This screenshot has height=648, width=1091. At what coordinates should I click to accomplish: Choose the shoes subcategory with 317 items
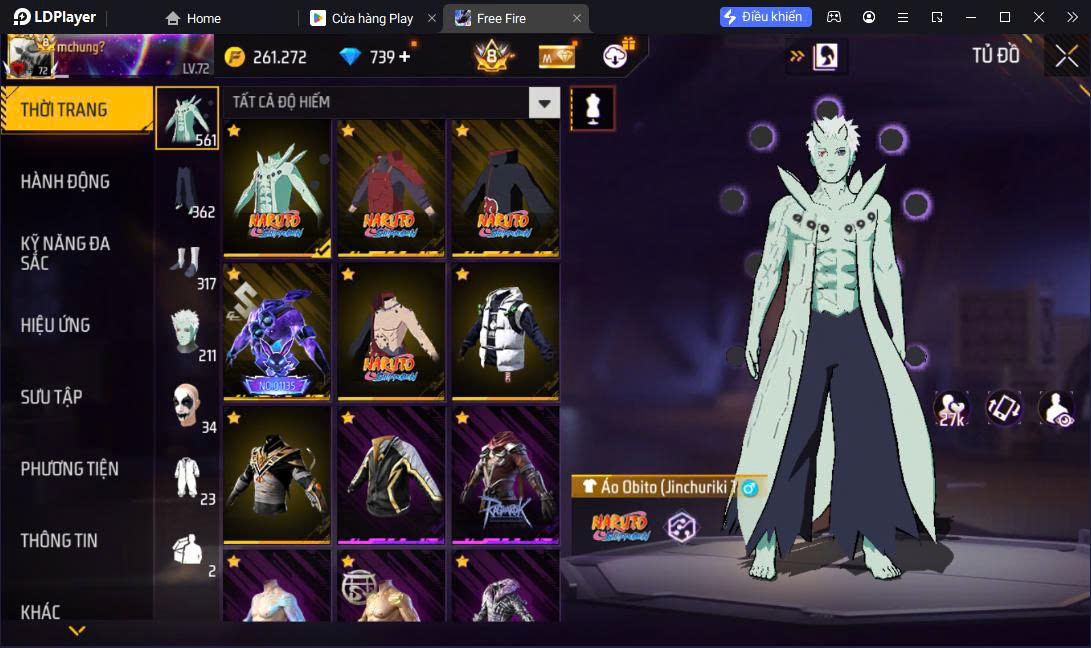187,262
